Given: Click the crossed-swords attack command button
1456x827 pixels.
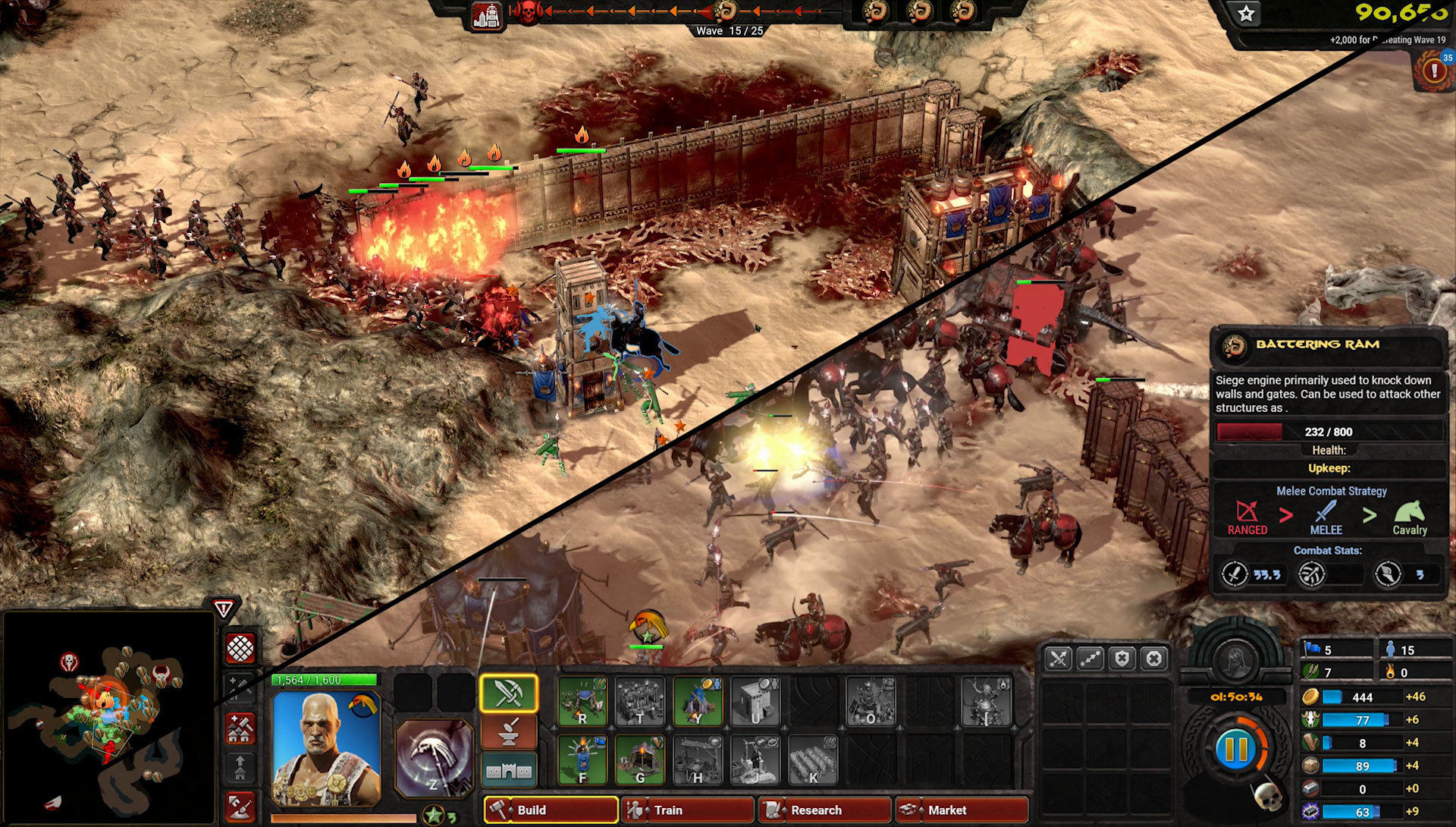Looking at the screenshot, I should (1058, 659).
